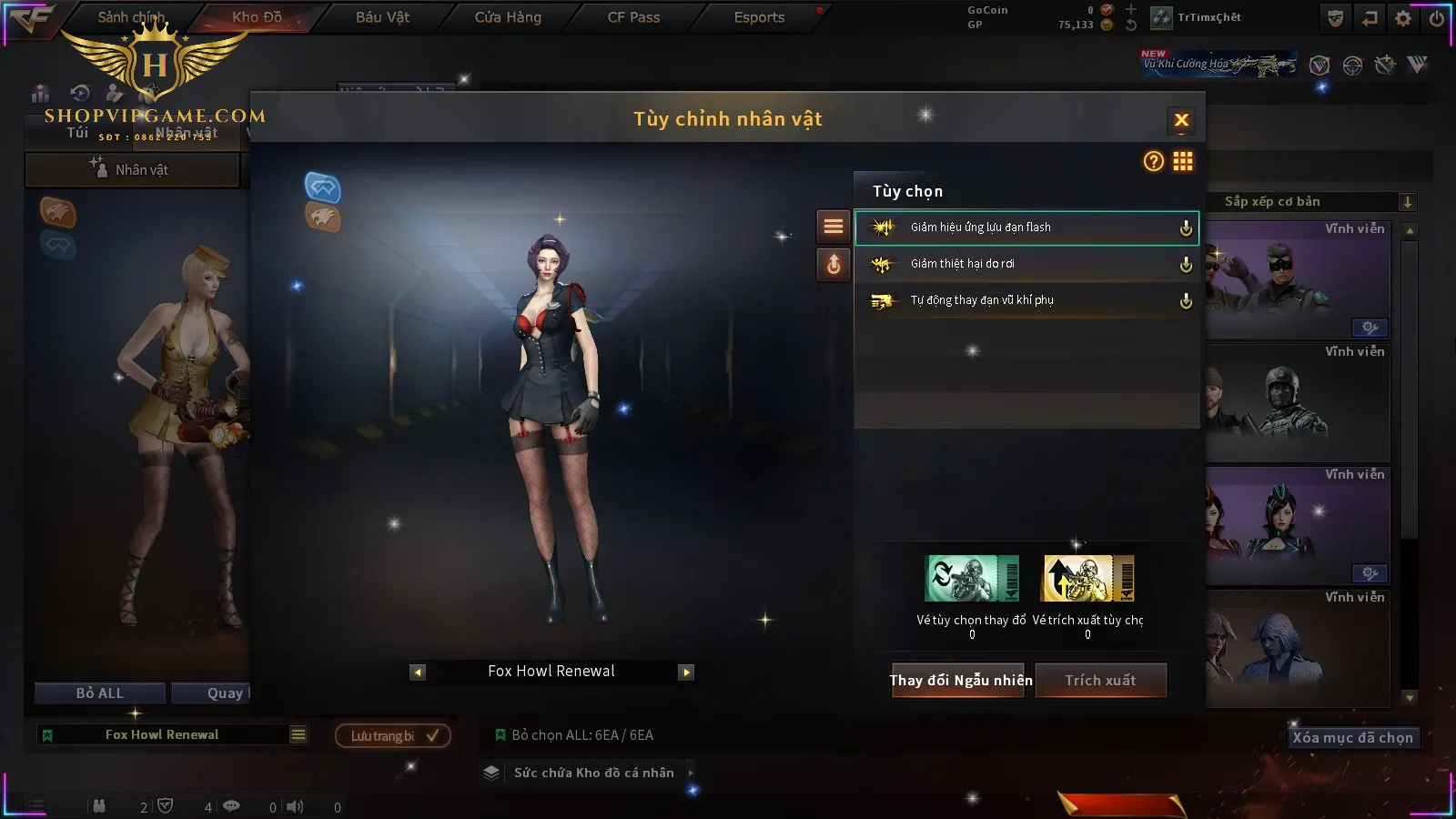1456x819 pixels.
Task: Click the Bỏ ALL button
Action: pyautogui.click(x=100, y=693)
